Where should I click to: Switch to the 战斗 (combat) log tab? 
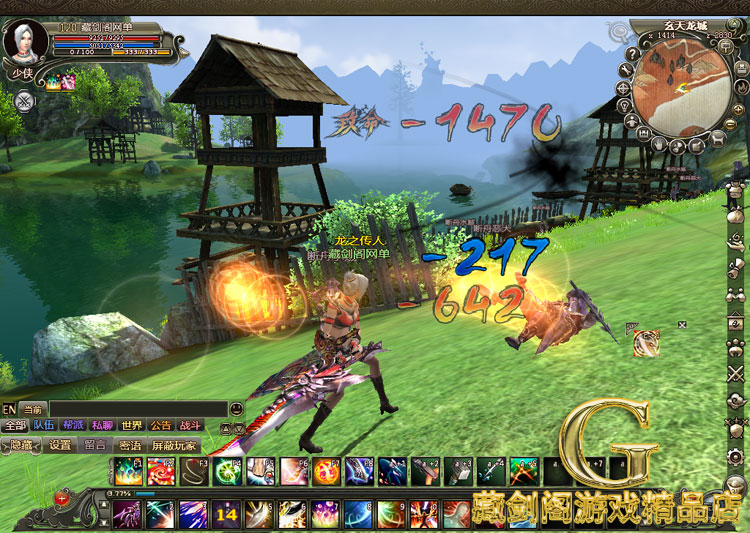188,425
